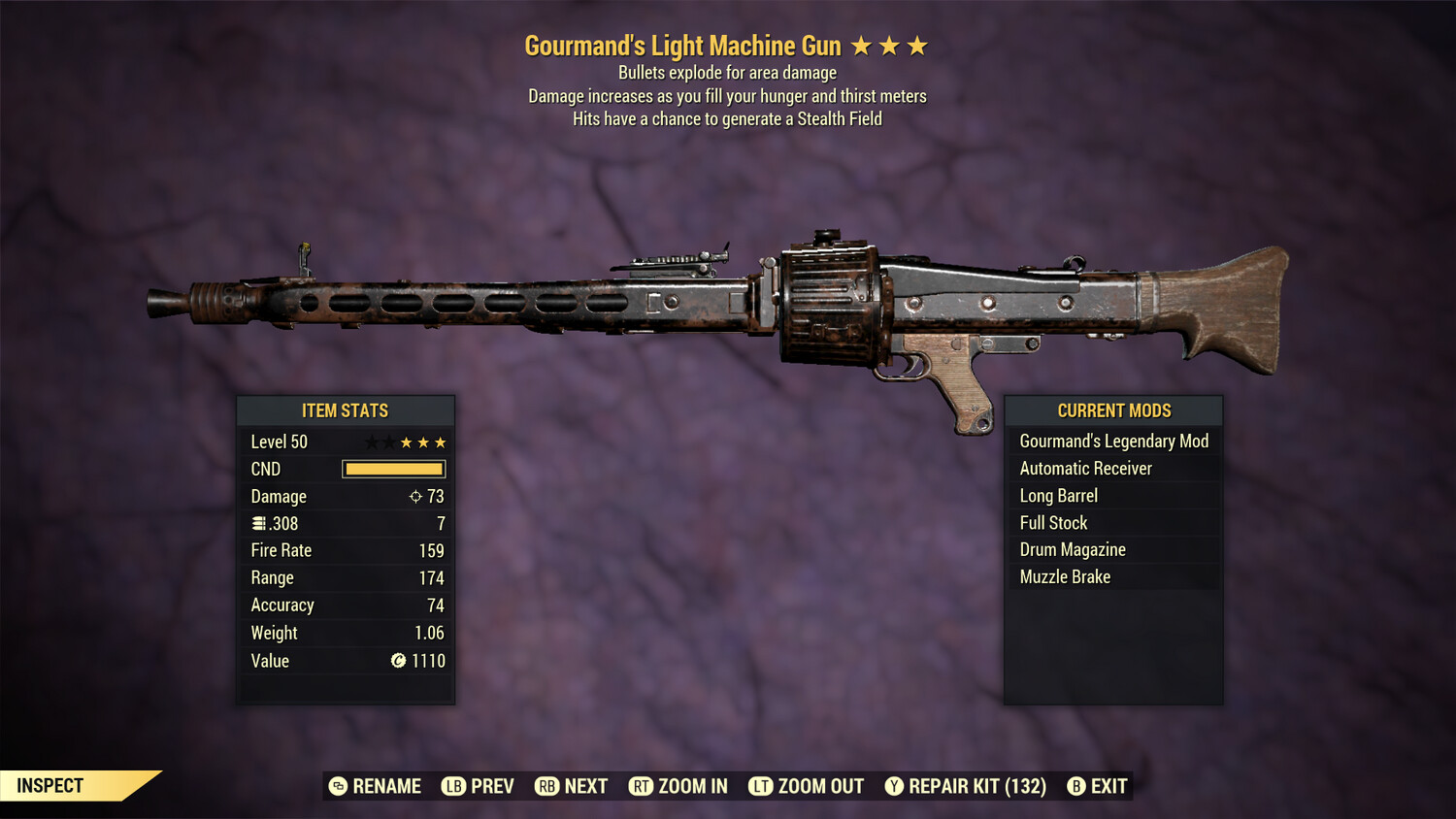Toggle the second dim star beside Level 50
Screen dimensions: 1456x819
click(390, 441)
